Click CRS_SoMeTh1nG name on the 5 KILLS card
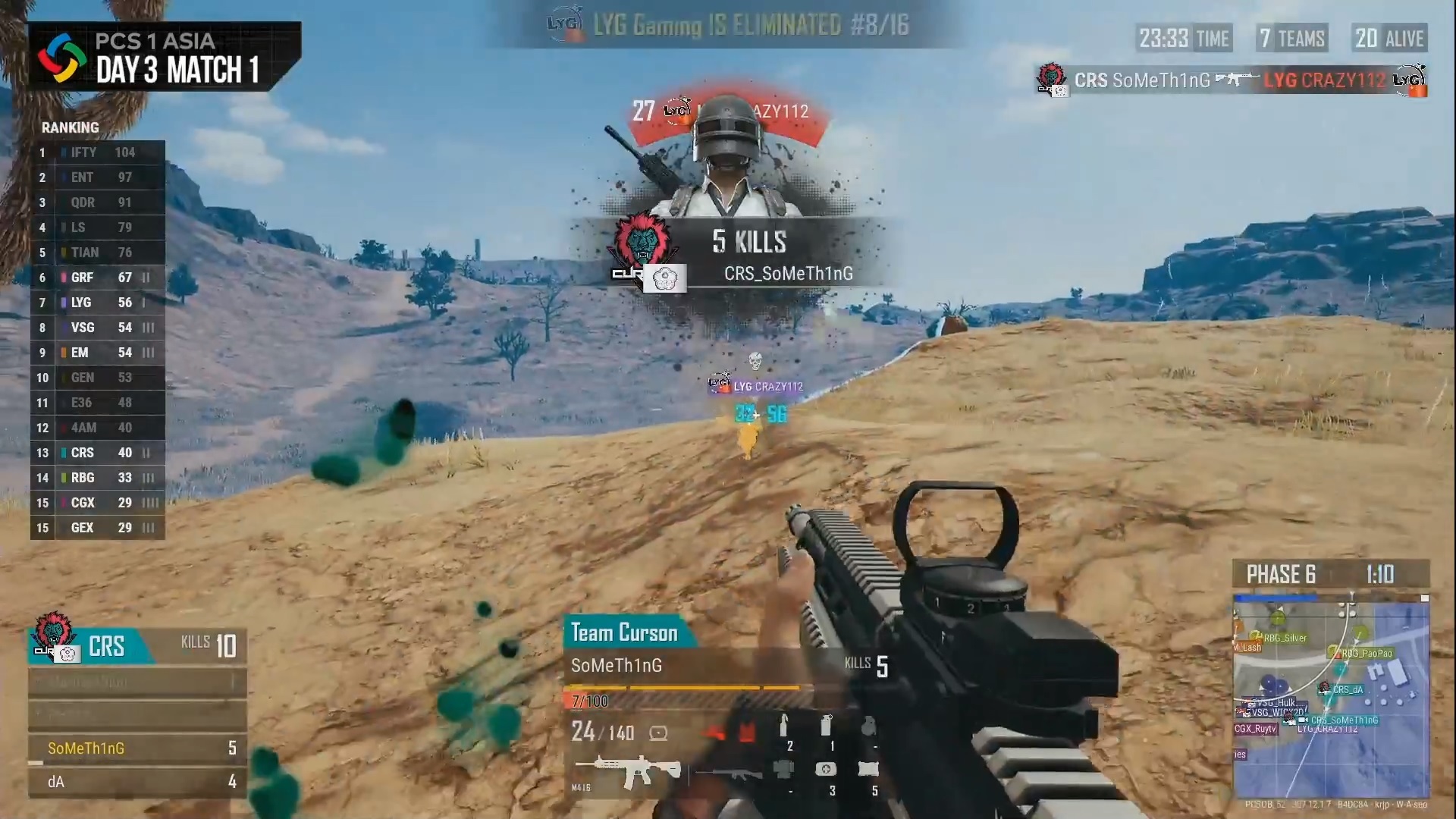The width and height of the screenshot is (1456, 819). (x=789, y=274)
